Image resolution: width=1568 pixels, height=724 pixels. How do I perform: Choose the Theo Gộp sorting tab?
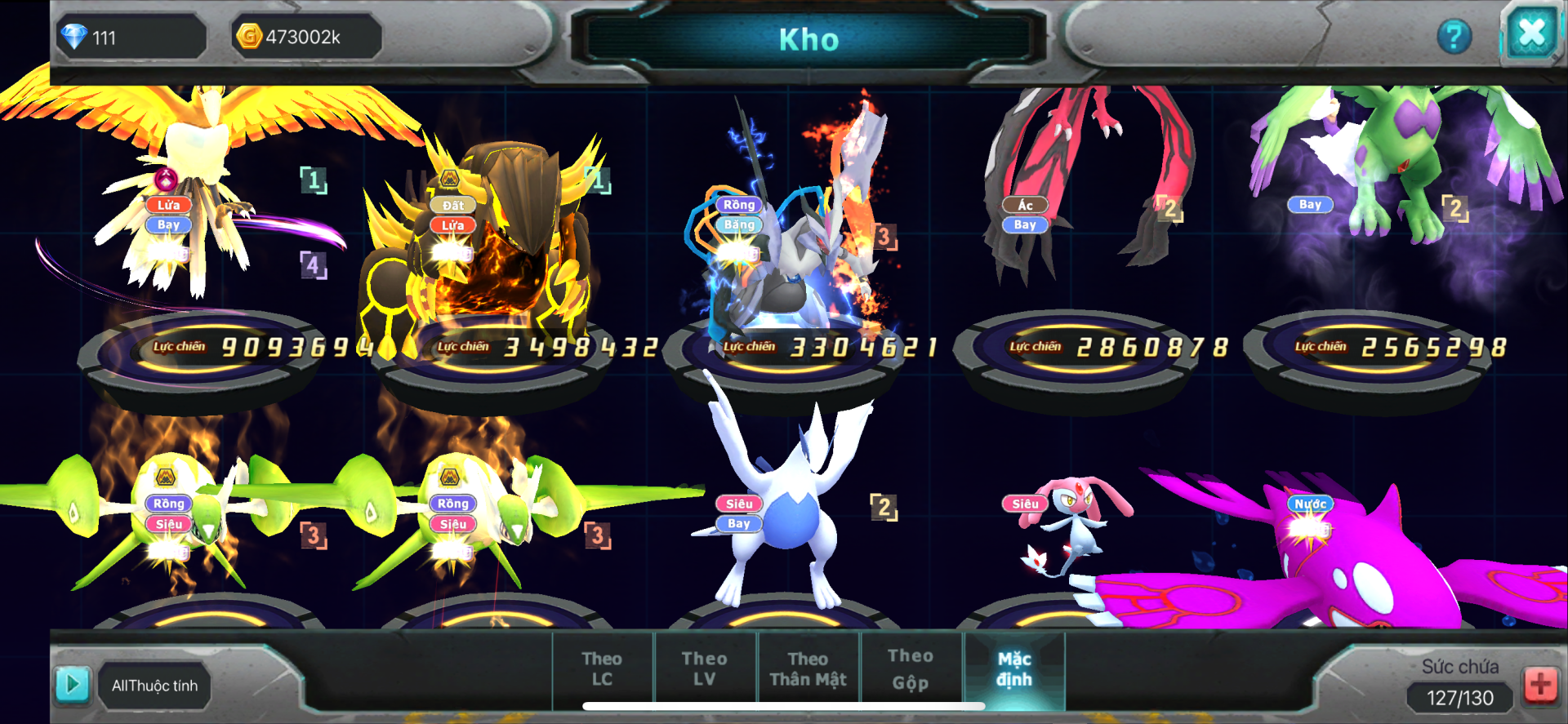click(911, 668)
